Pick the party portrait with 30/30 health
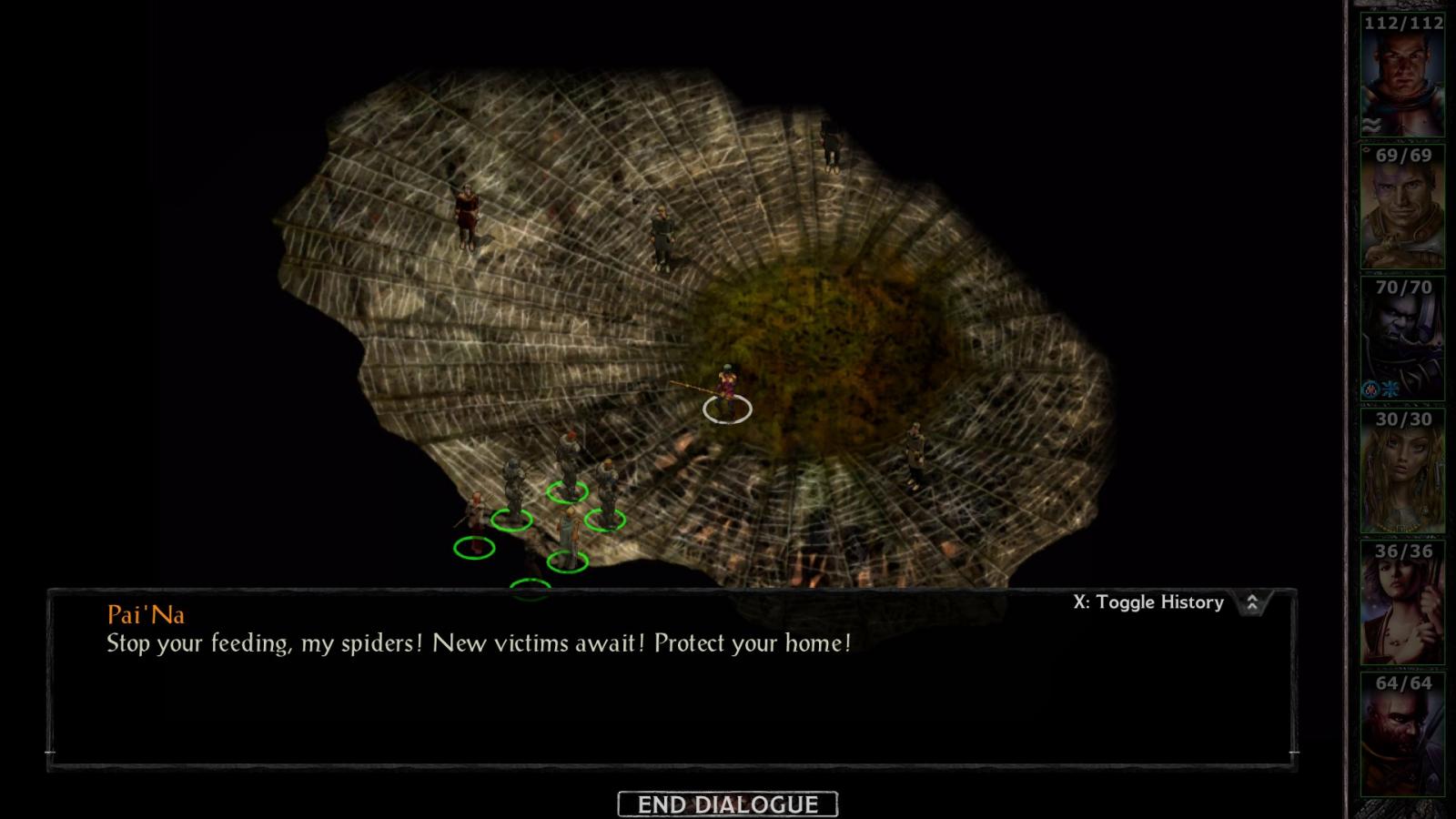The height and width of the screenshot is (819, 1456). point(1402,472)
